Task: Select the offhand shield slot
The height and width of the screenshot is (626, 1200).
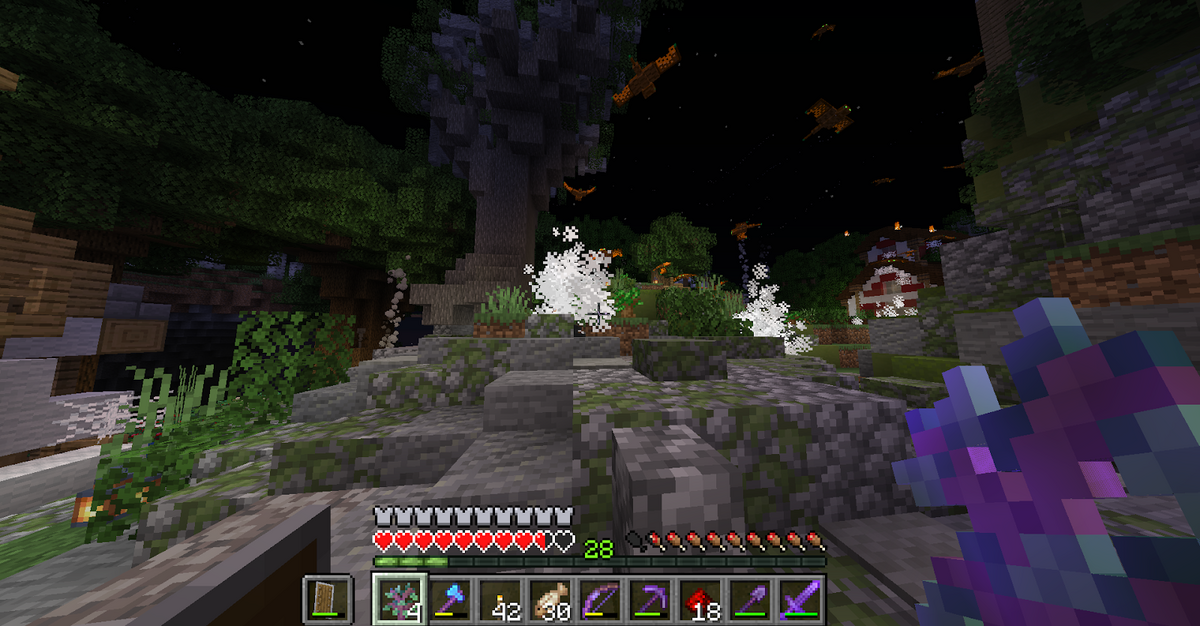Action: [x=327, y=599]
